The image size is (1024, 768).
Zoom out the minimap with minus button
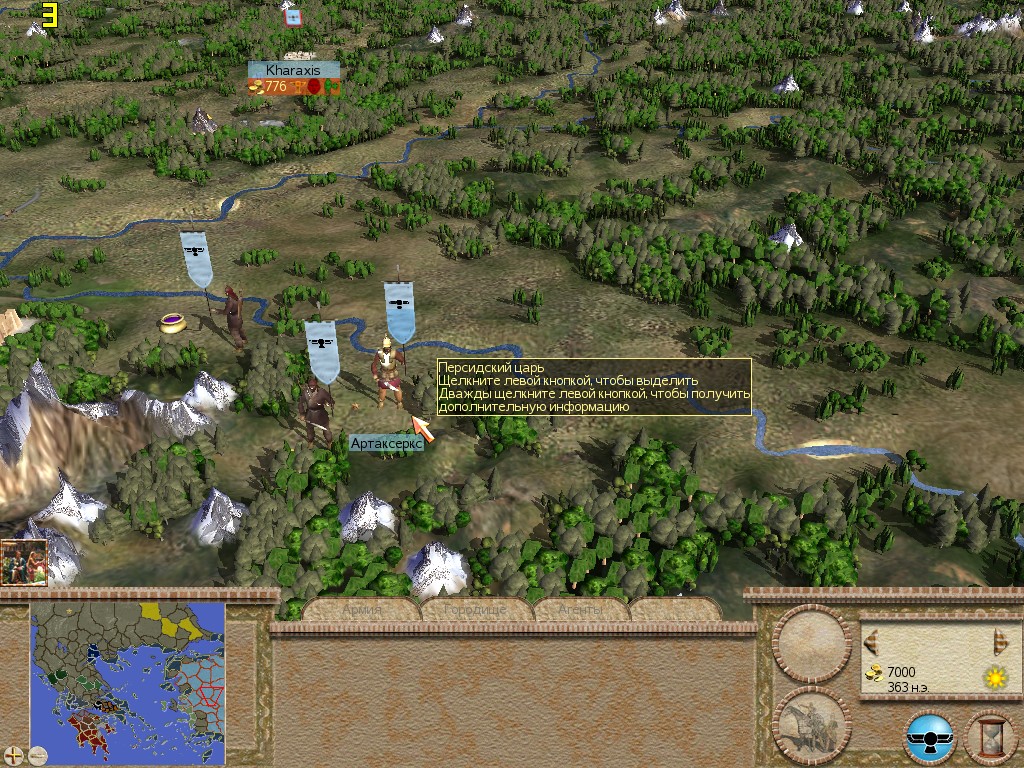pyautogui.click(x=38, y=755)
